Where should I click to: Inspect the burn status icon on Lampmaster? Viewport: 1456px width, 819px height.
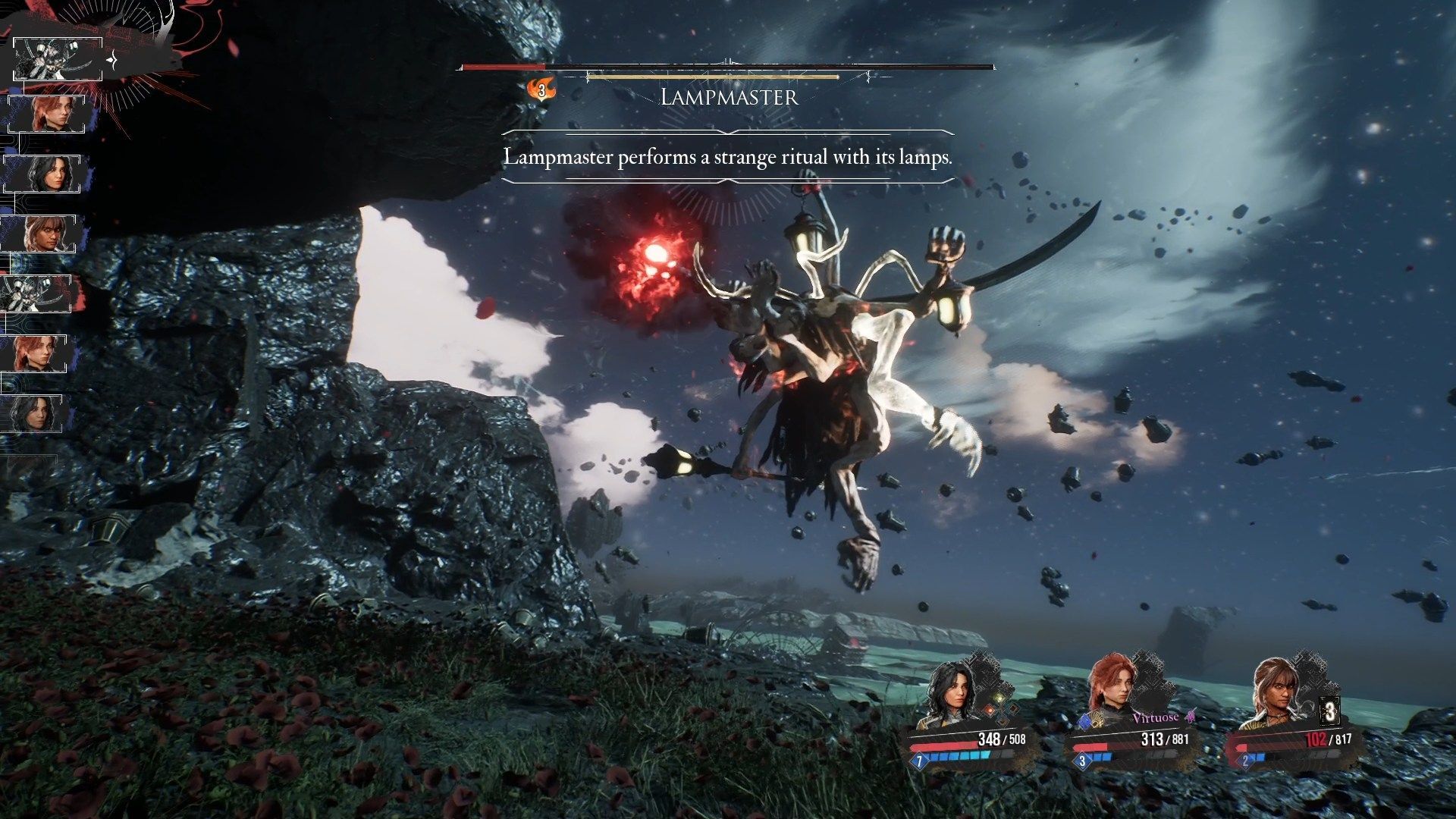541,89
